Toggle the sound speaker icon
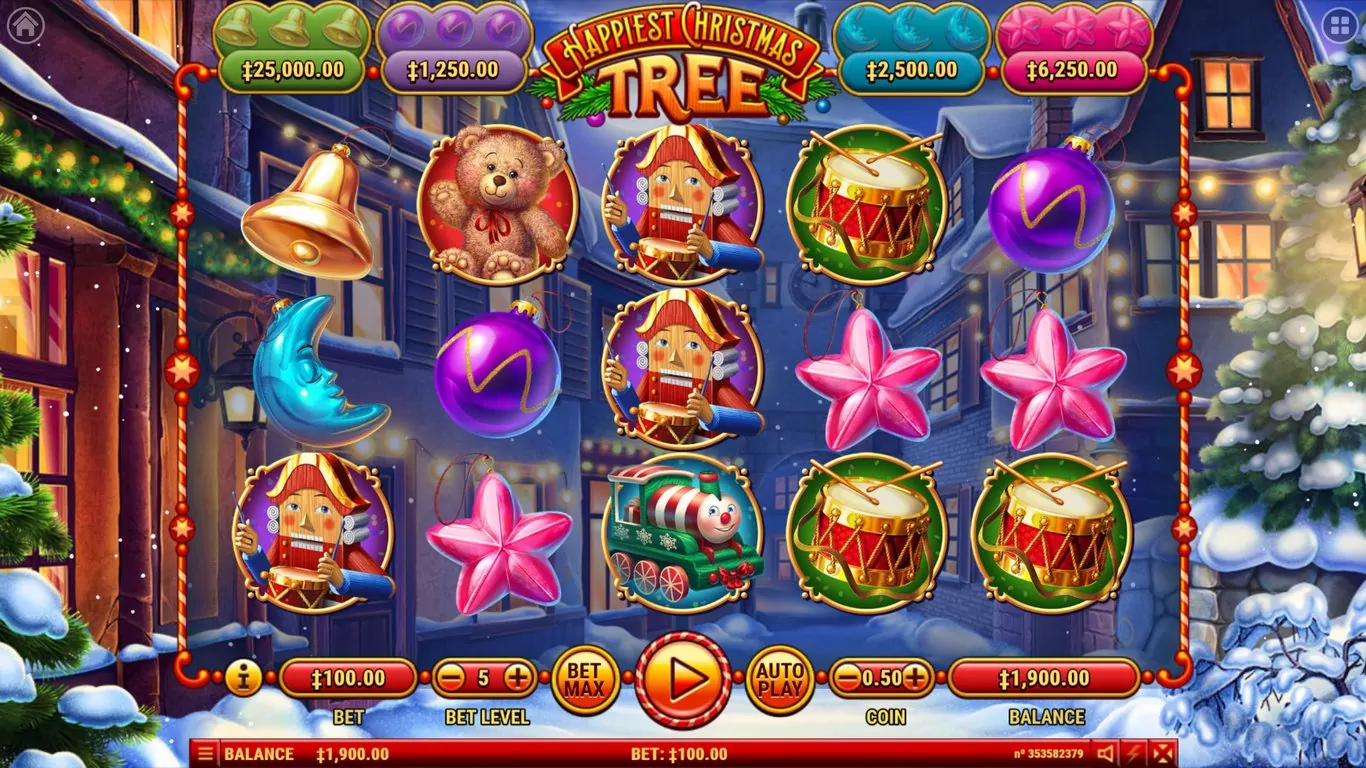The height and width of the screenshot is (768, 1366). coord(1105,754)
